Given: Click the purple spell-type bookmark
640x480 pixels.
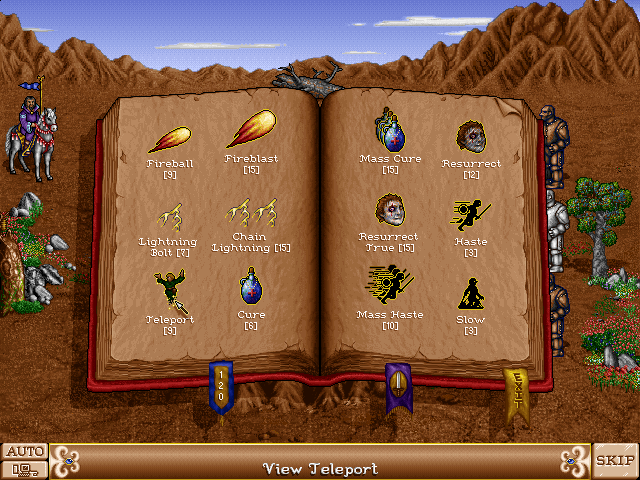Looking at the screenshot, I should pos(398,386).
